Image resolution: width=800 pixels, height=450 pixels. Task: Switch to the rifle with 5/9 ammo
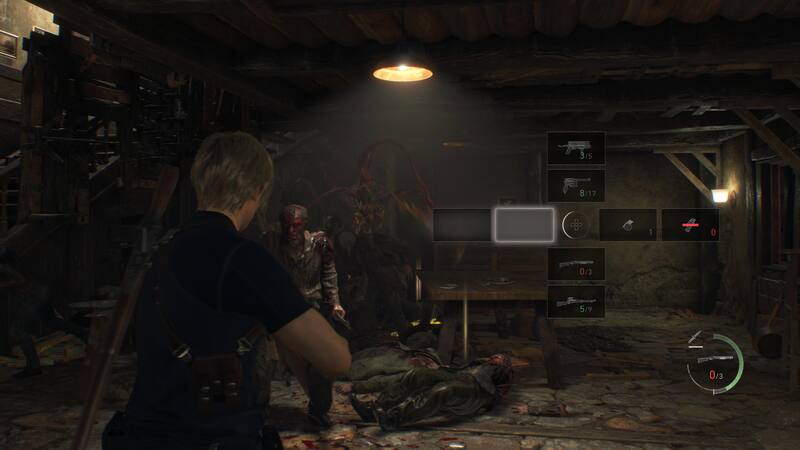point(575,301)
